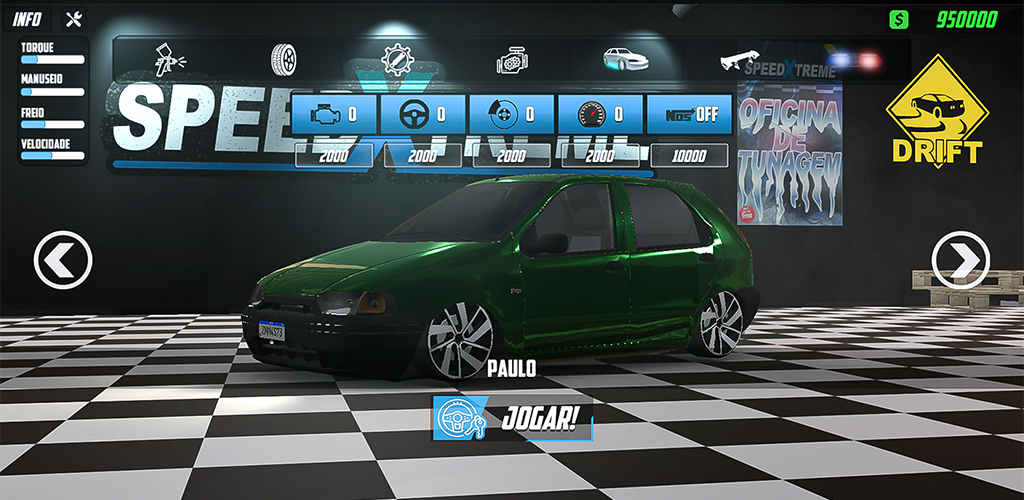
Task: Upgrade the engine torque level
Action: [334, 114]
